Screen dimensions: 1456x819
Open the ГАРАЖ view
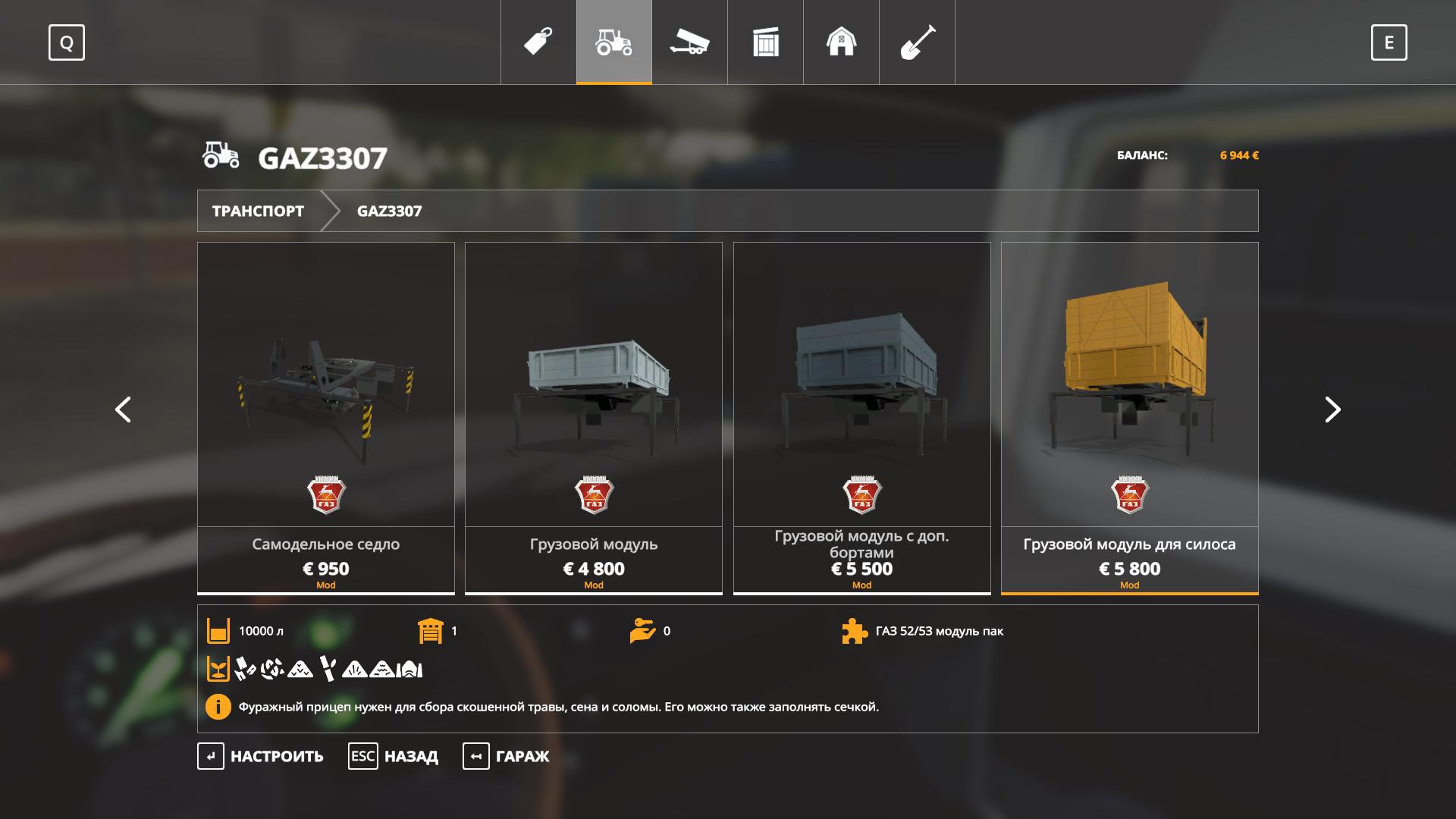(x=507, y=756)
